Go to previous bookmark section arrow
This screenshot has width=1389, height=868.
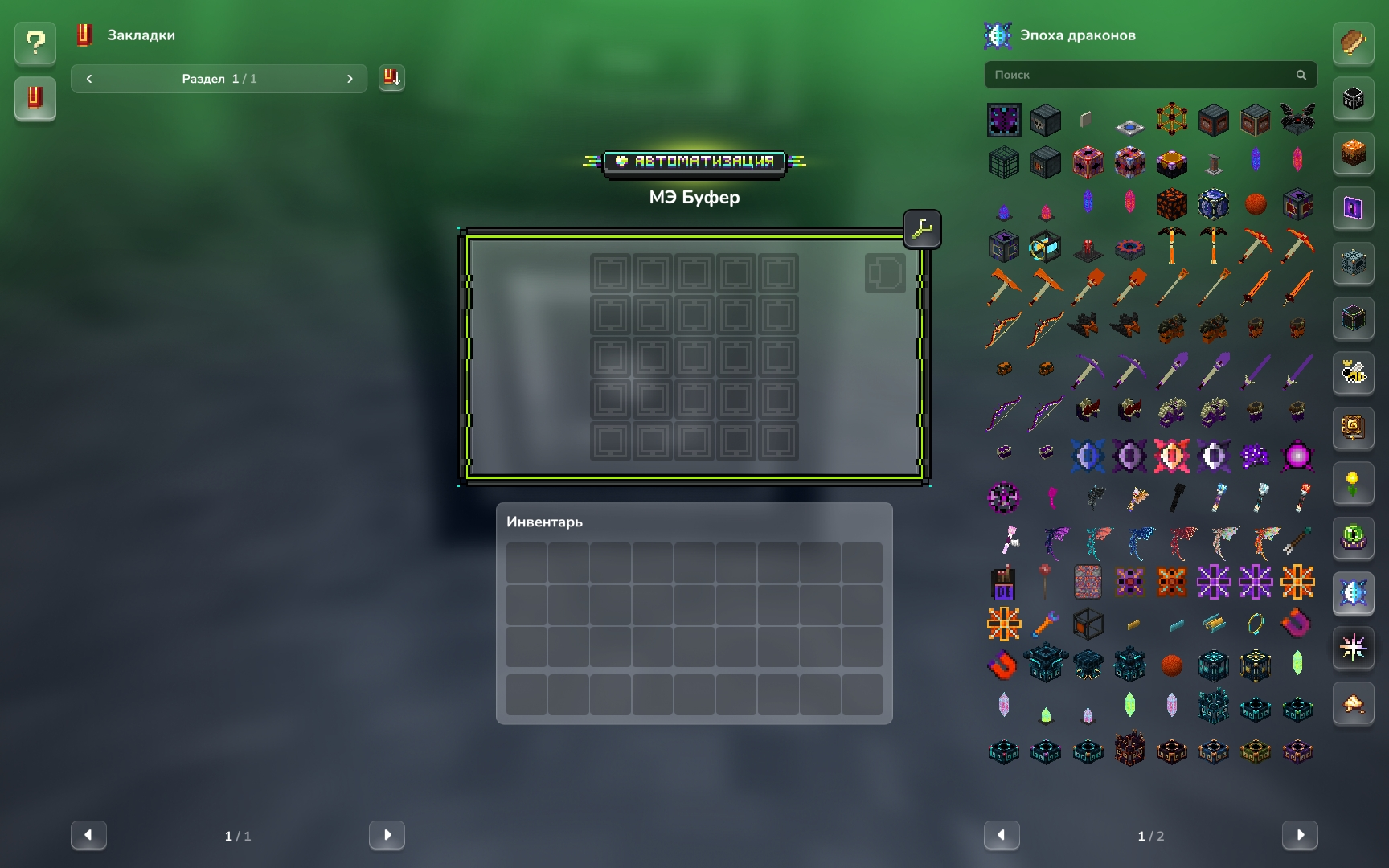tap(89, 79)
